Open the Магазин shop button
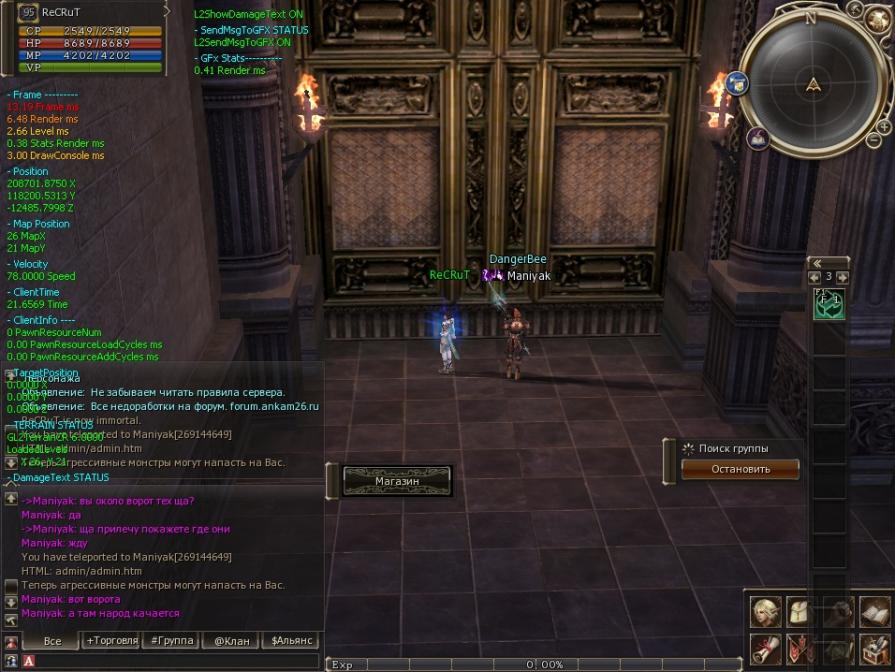 (397, 481)
